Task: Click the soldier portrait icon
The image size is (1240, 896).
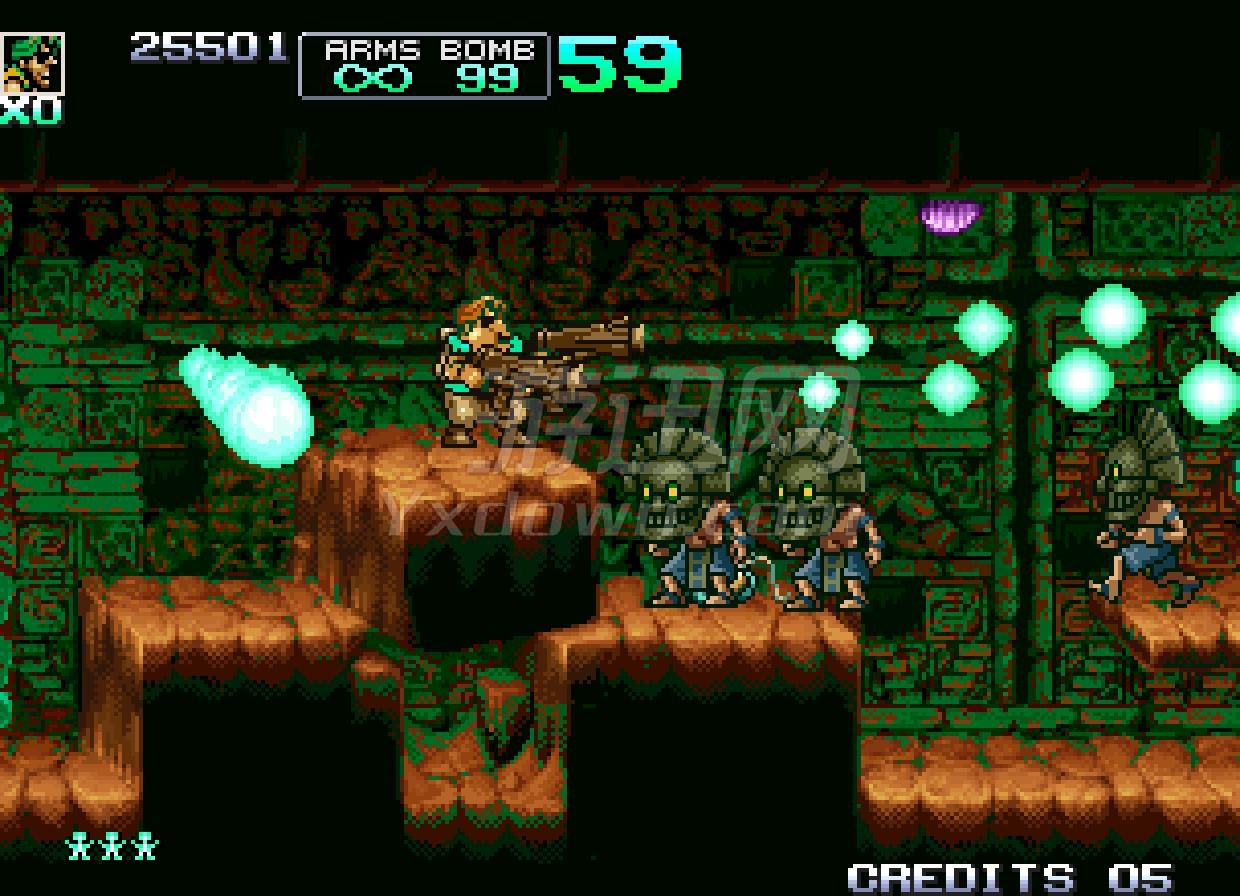Action: [32, 64]
